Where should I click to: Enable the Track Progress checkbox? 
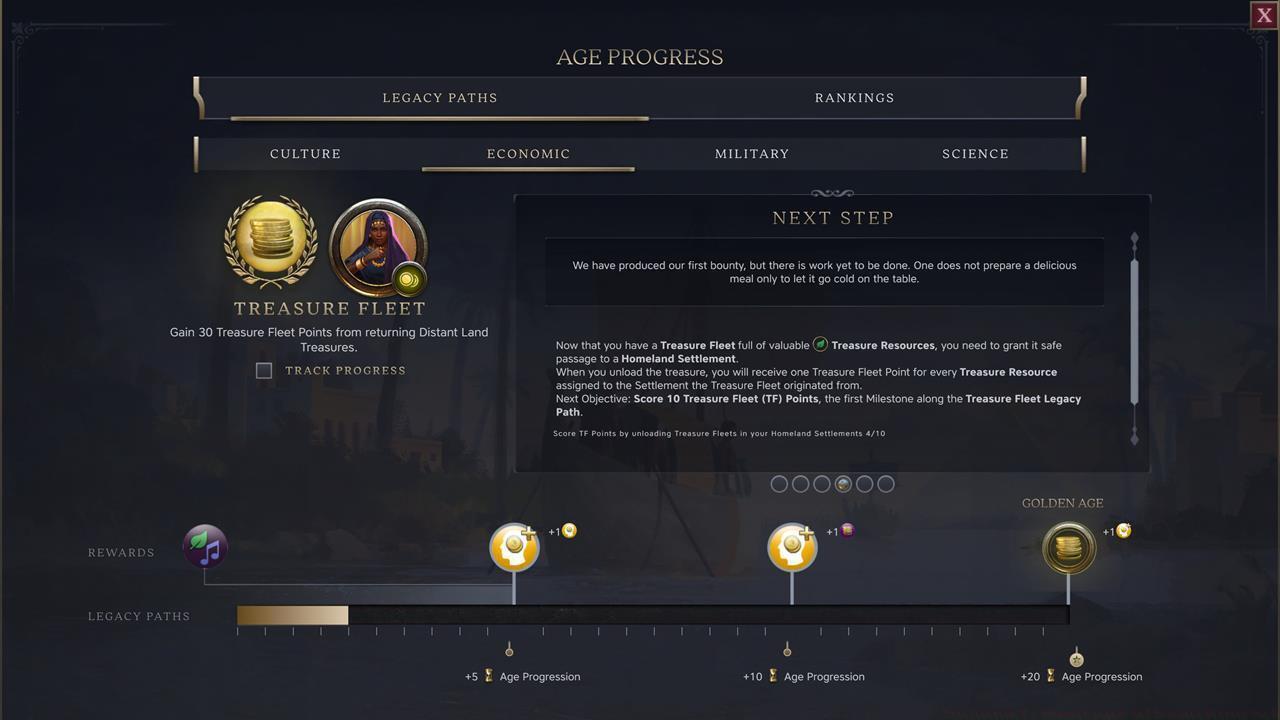click(264, 370)
